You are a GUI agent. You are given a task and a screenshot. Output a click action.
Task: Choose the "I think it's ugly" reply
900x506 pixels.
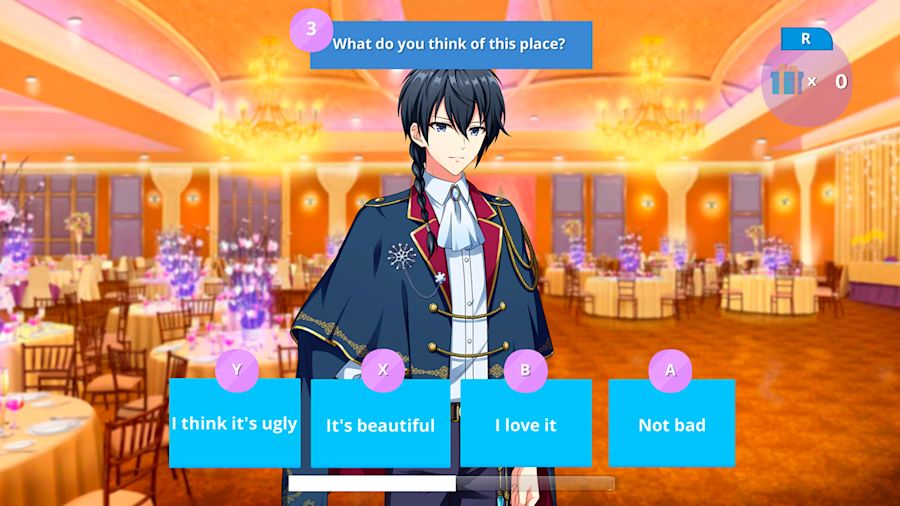[234, 423]
